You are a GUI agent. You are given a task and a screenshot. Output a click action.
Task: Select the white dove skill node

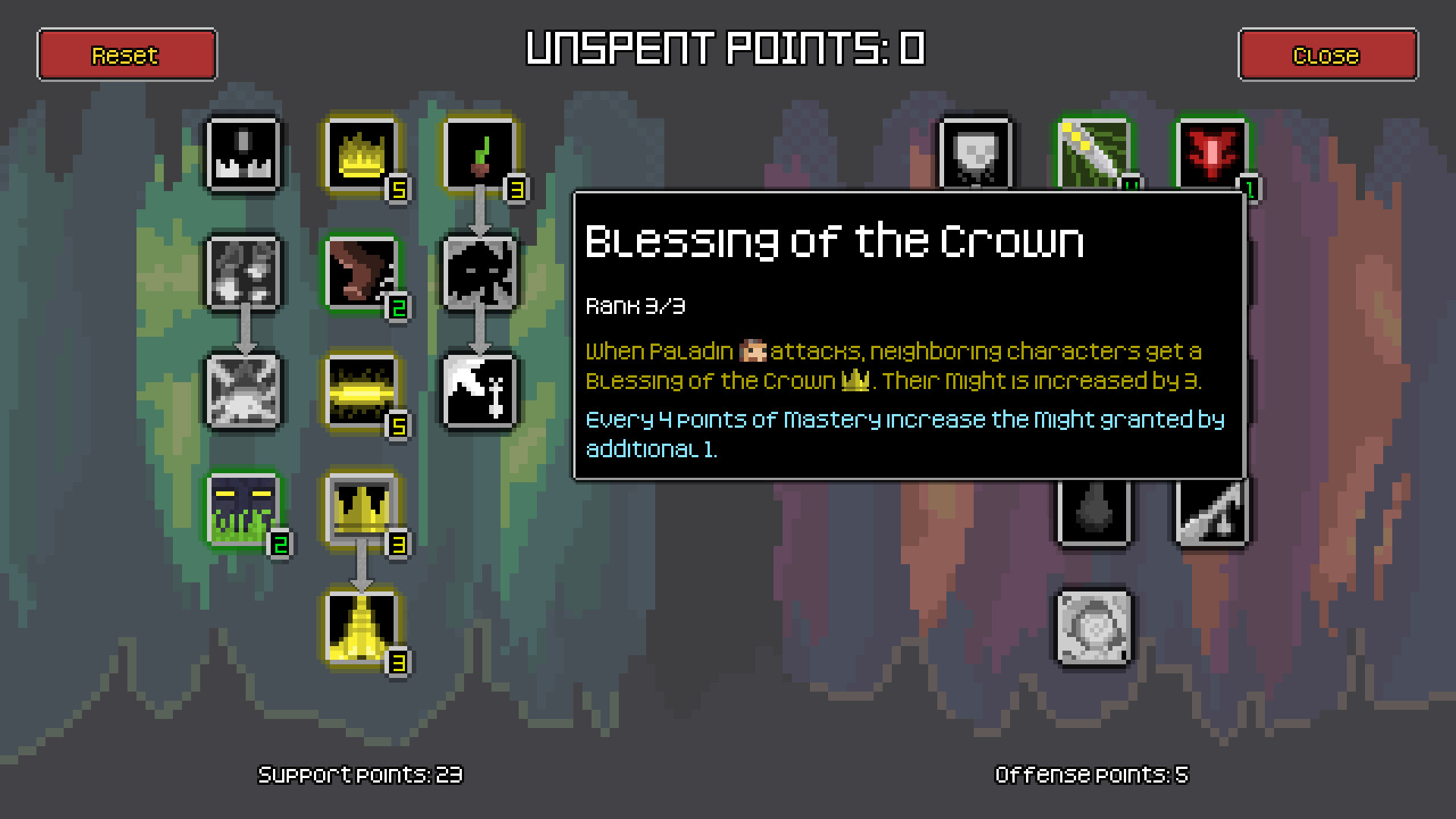point(481,392)
